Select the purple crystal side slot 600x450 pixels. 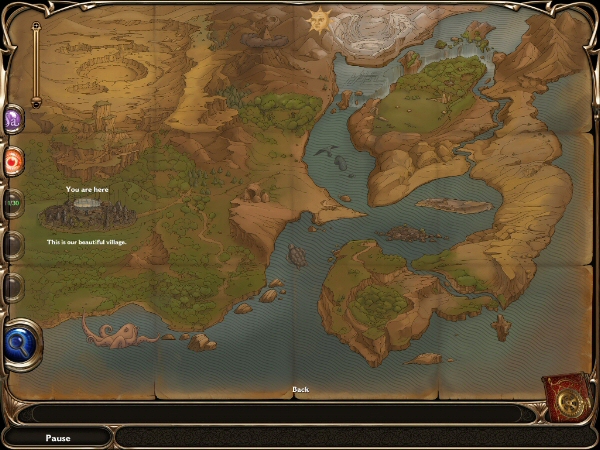(14, 122)
